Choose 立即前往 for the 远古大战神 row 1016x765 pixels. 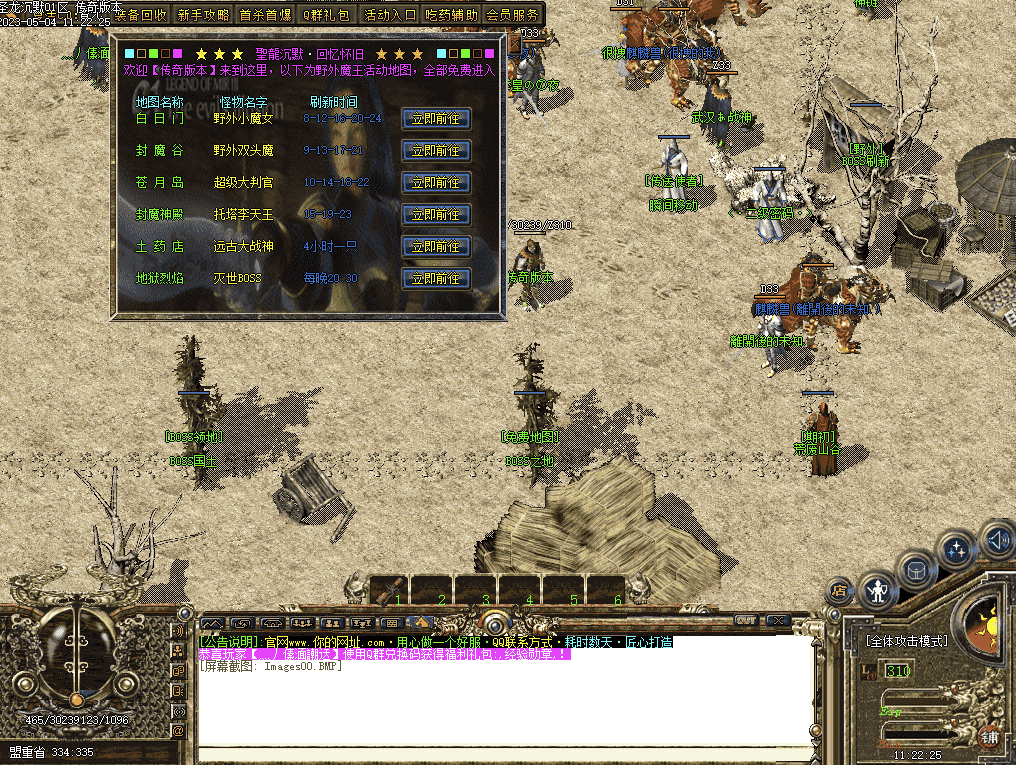point(435,246)
